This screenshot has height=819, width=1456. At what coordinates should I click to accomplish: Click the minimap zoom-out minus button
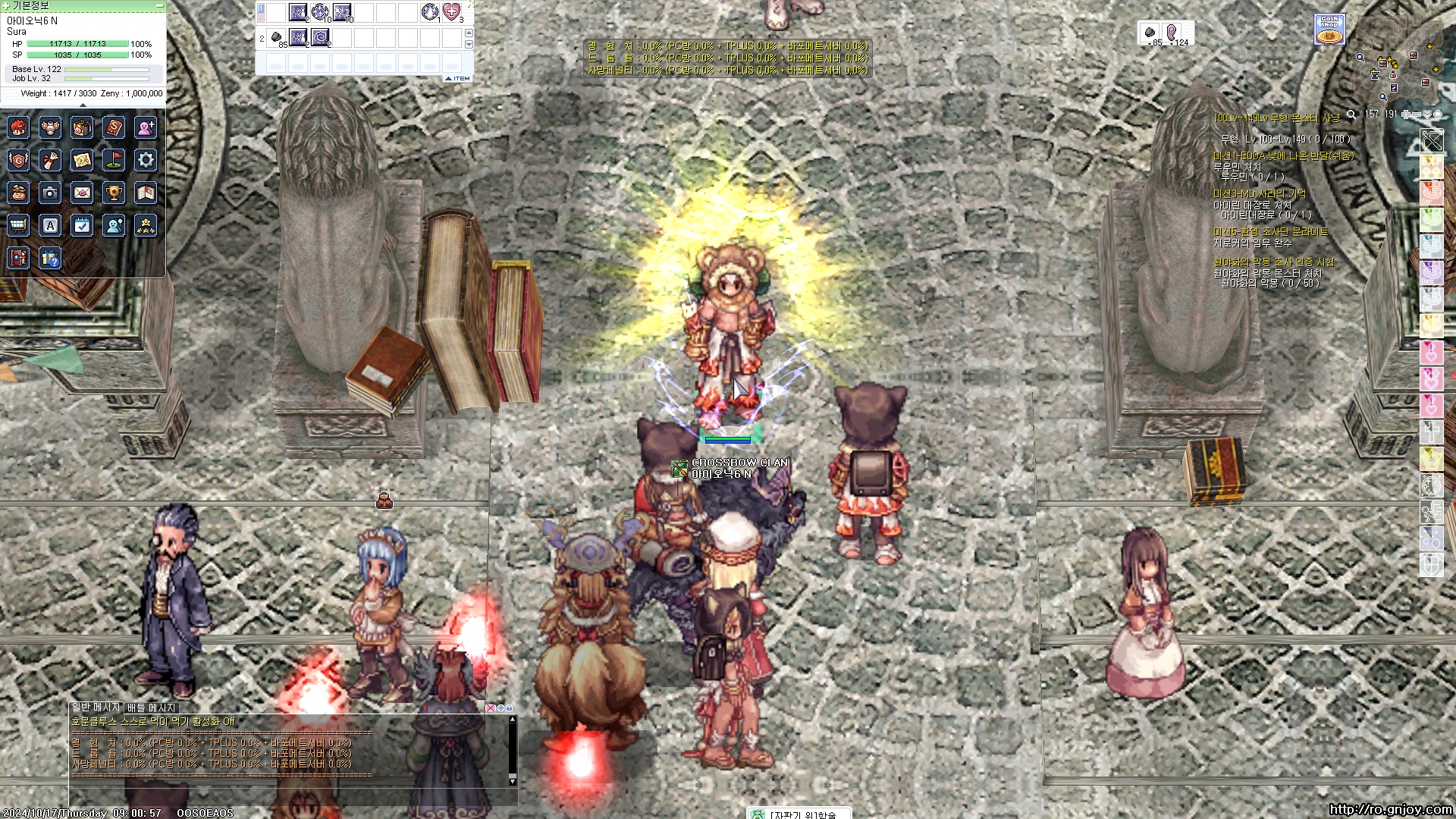click(x=1417, y=115)
